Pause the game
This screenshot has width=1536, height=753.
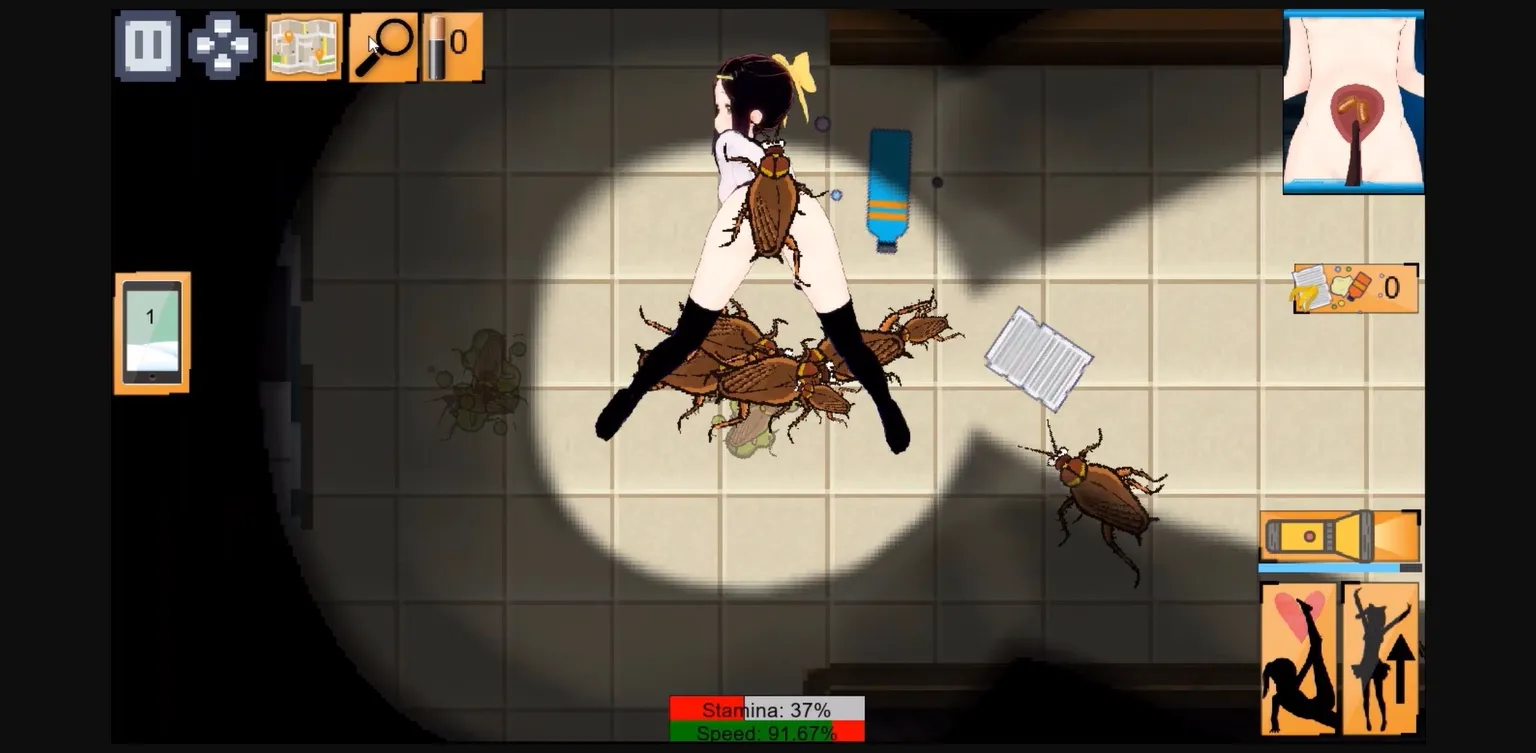click(147, 44)
